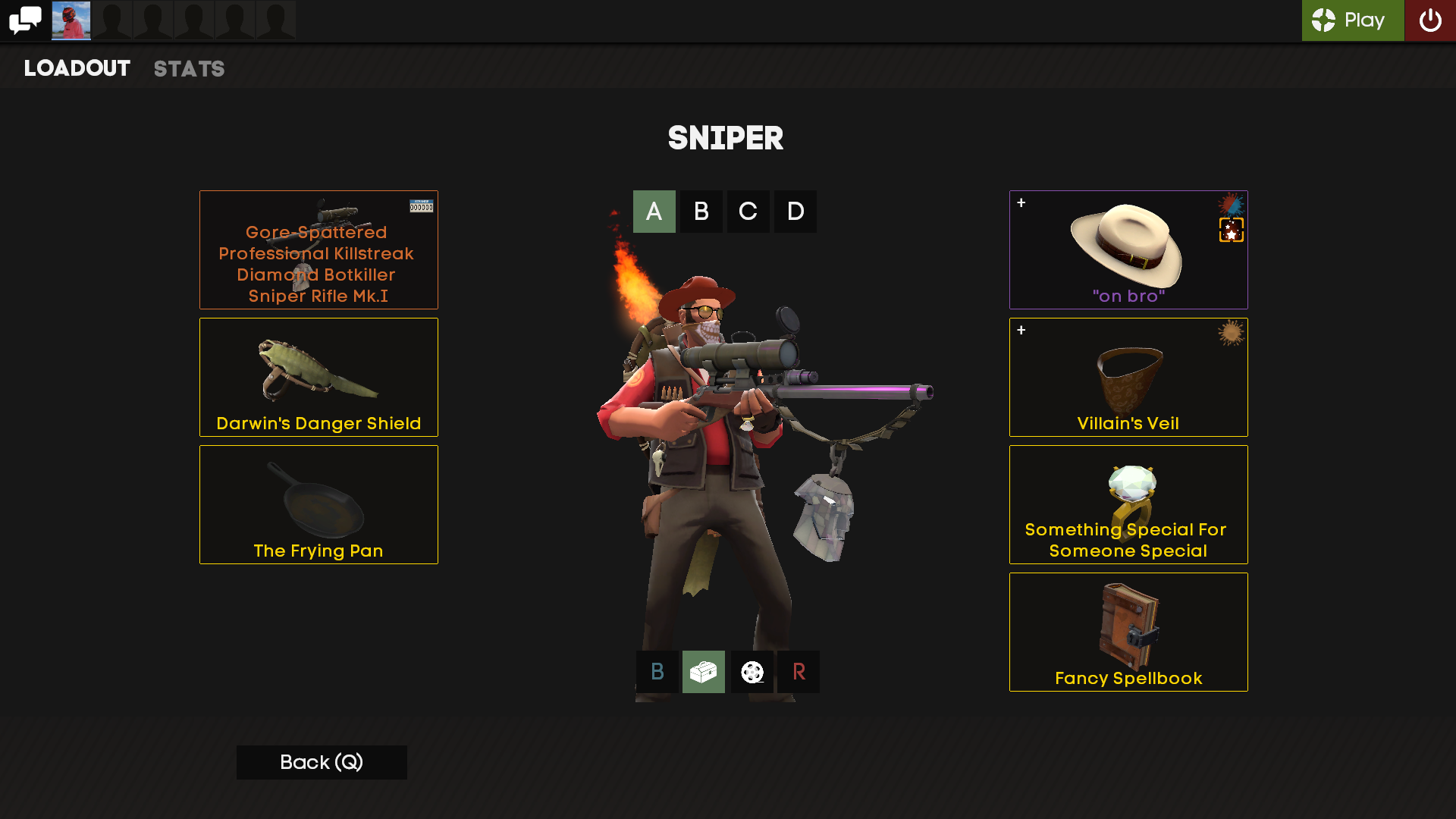This screenshot has width=1456, height=819.
Task: Click the killstreak counter icon on the Sniper Rifle slot
Action: tap(422, 204)
